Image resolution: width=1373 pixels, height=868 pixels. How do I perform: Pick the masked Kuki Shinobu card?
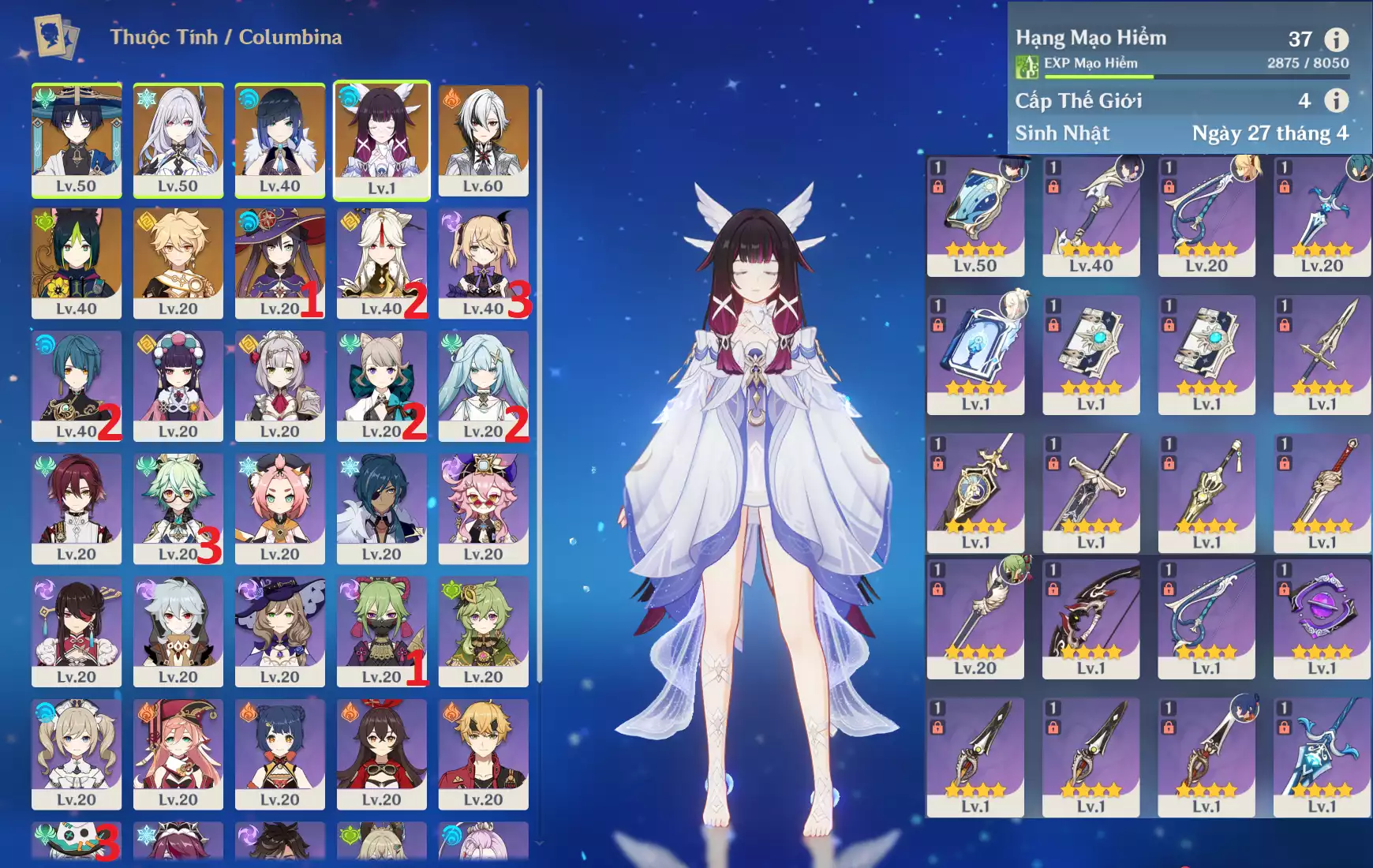pos(382,631)
